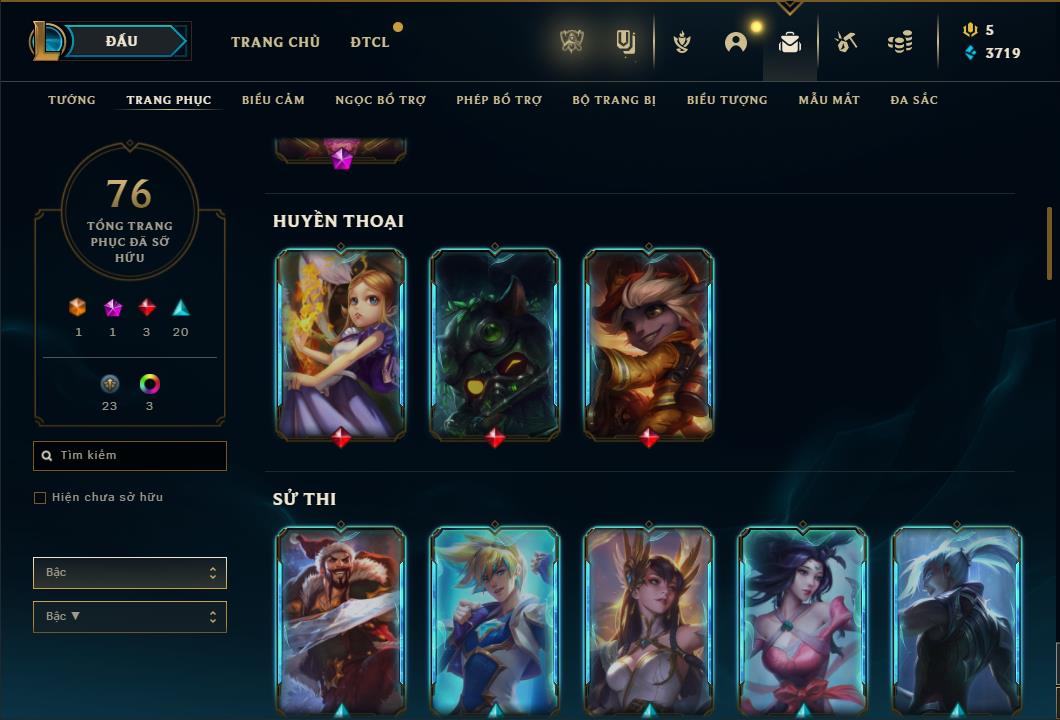
Task: Open the BIỂU TƯỢNG tab
Action: [727, 100]
